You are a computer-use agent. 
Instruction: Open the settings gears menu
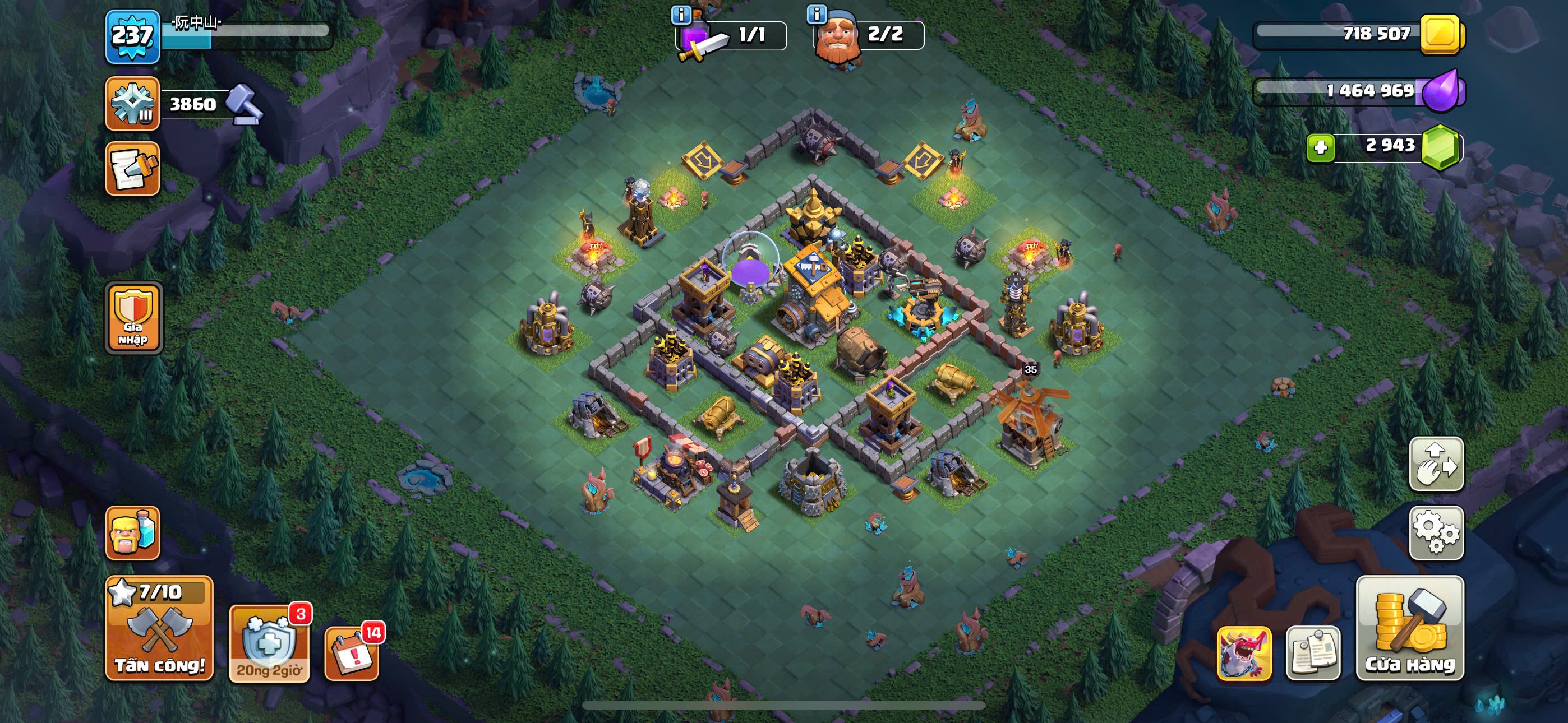tap(1436, 532)
